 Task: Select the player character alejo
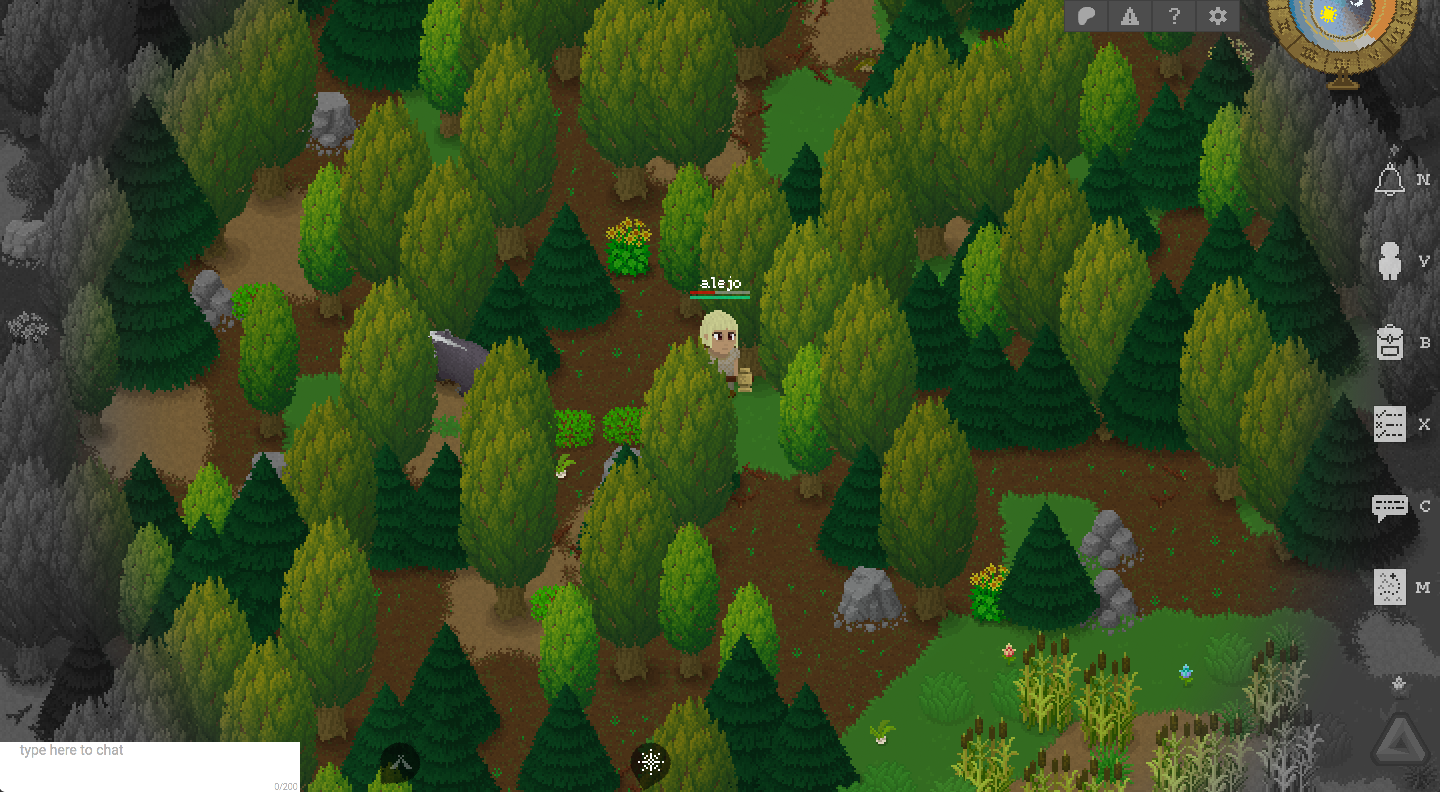[x=722, y=345]
